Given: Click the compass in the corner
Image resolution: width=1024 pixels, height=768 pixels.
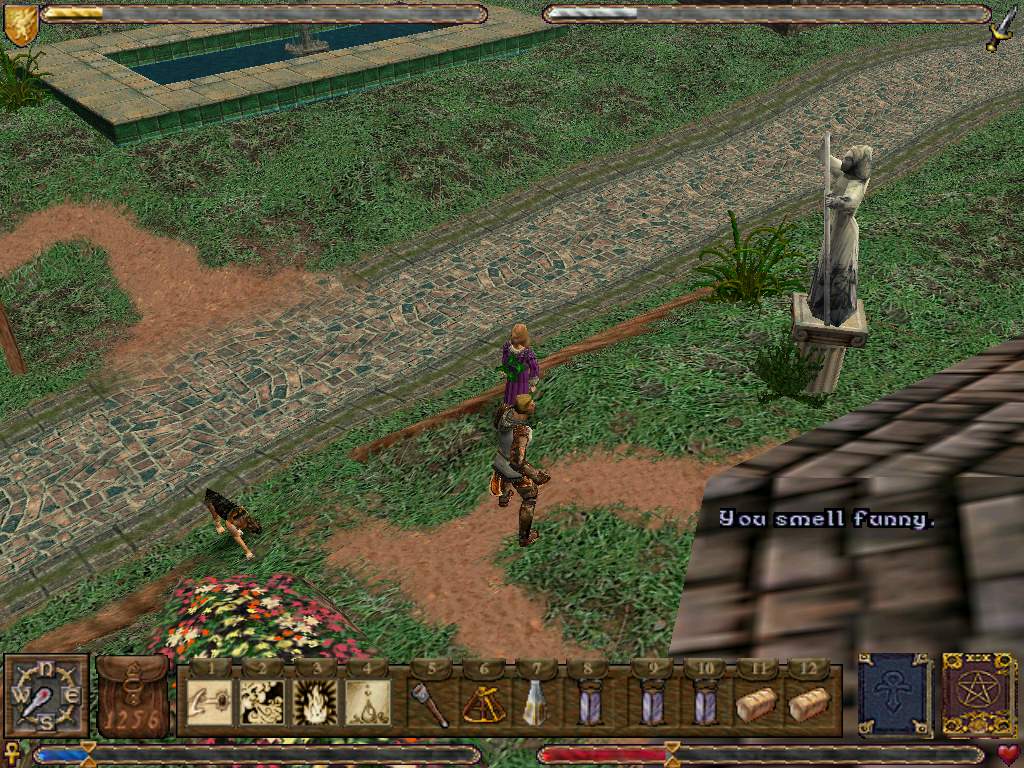Looking at the screenshot, I should click(x=46, y=696).
